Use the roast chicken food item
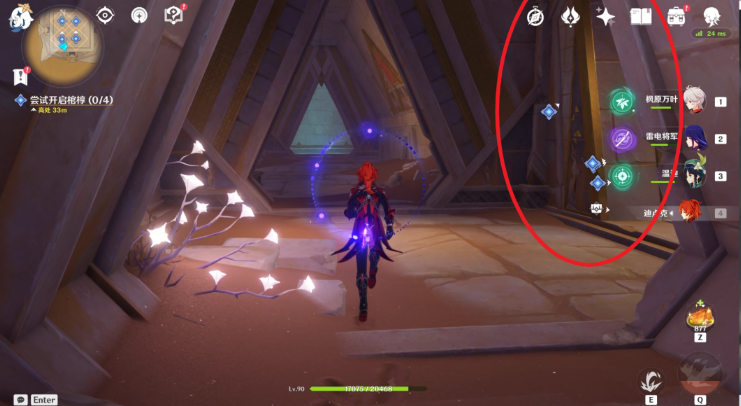 pos(700,319)
